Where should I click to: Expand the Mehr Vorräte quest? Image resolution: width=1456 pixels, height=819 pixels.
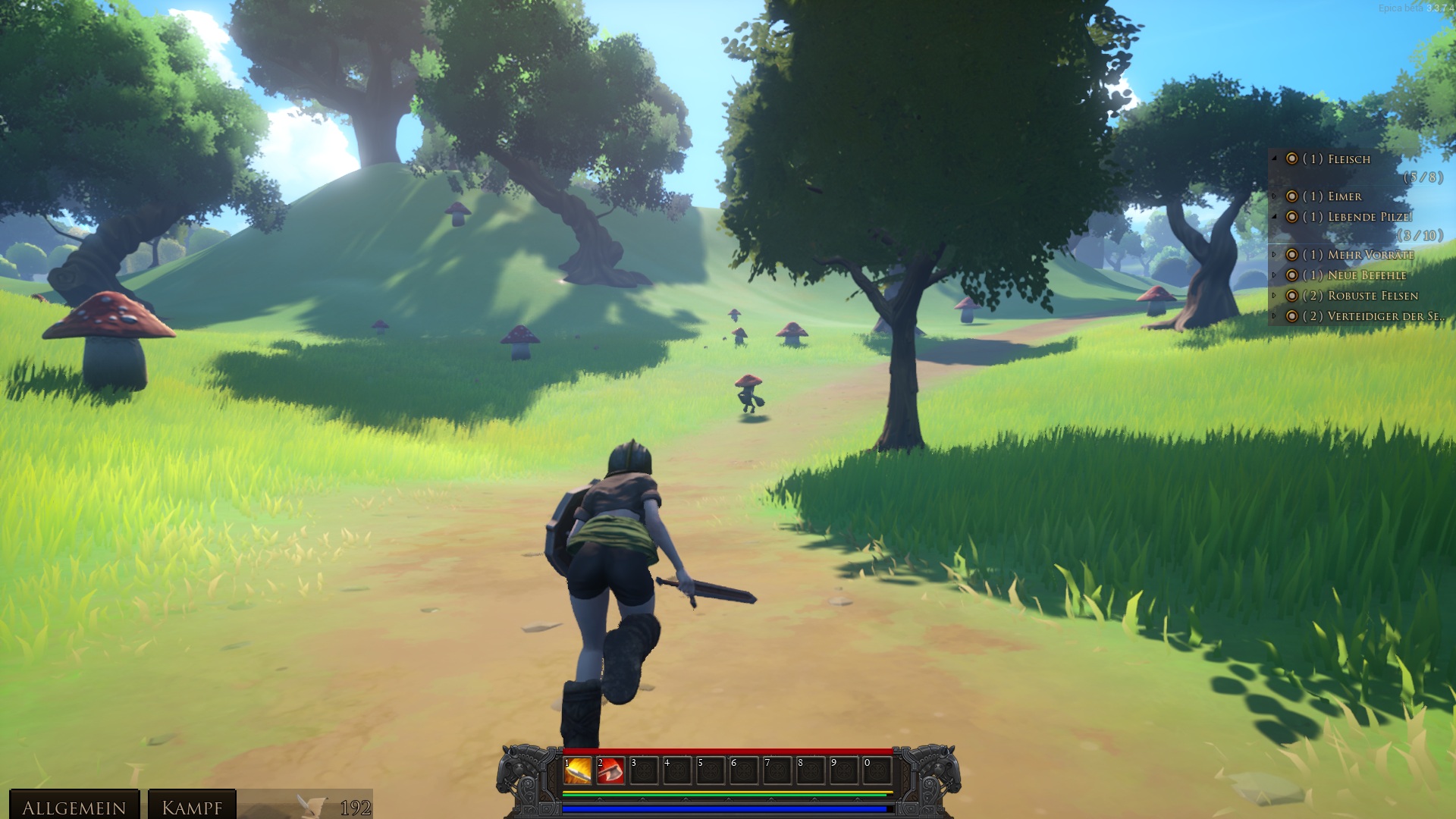pos(1275,255)
